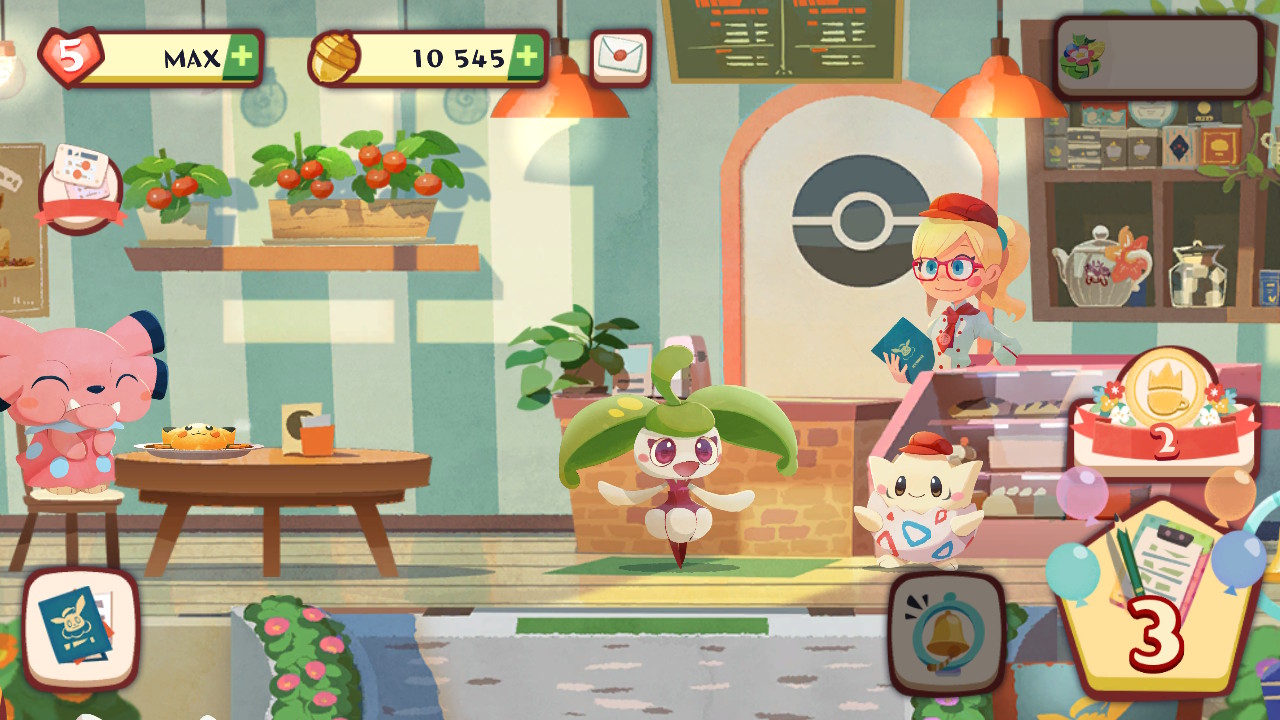Open the Pokédex book with Eevee cover
The height and width of the screenshot is (720, 1280).
pyautogui.click(x=80, y=628)
